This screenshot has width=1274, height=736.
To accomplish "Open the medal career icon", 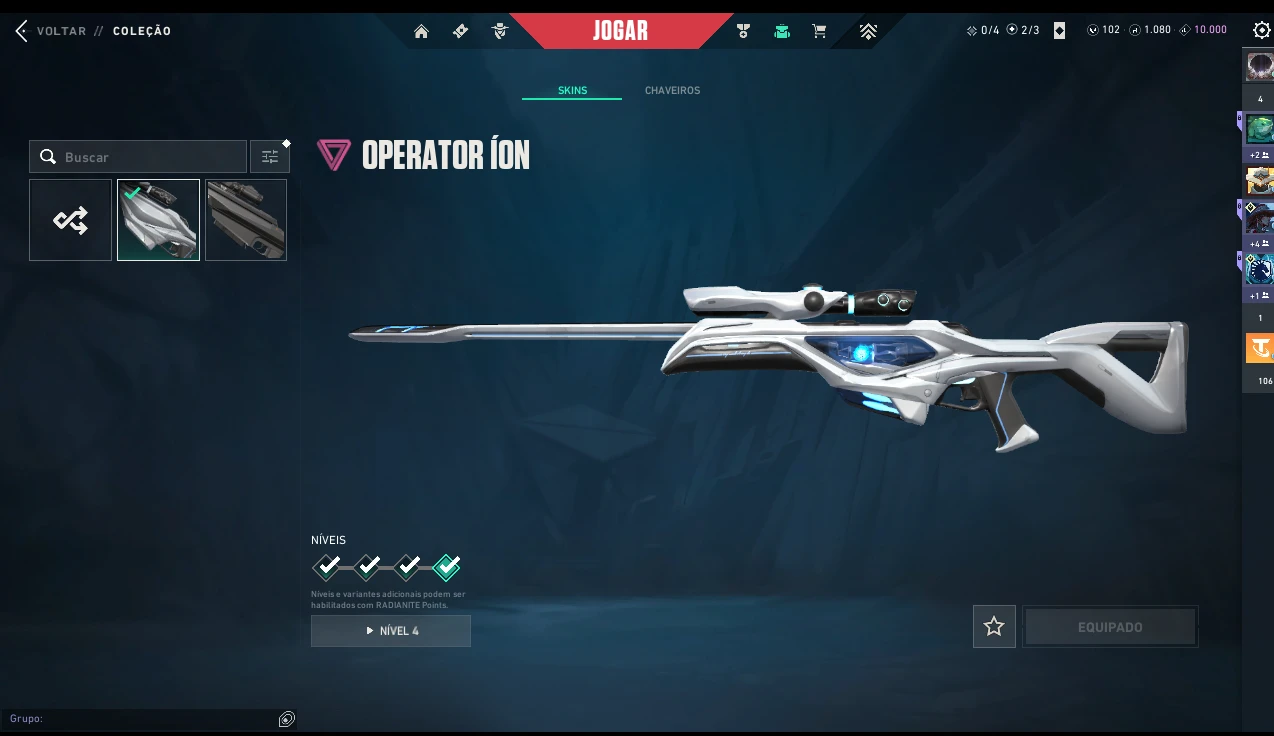I will (x=743, y=31).
